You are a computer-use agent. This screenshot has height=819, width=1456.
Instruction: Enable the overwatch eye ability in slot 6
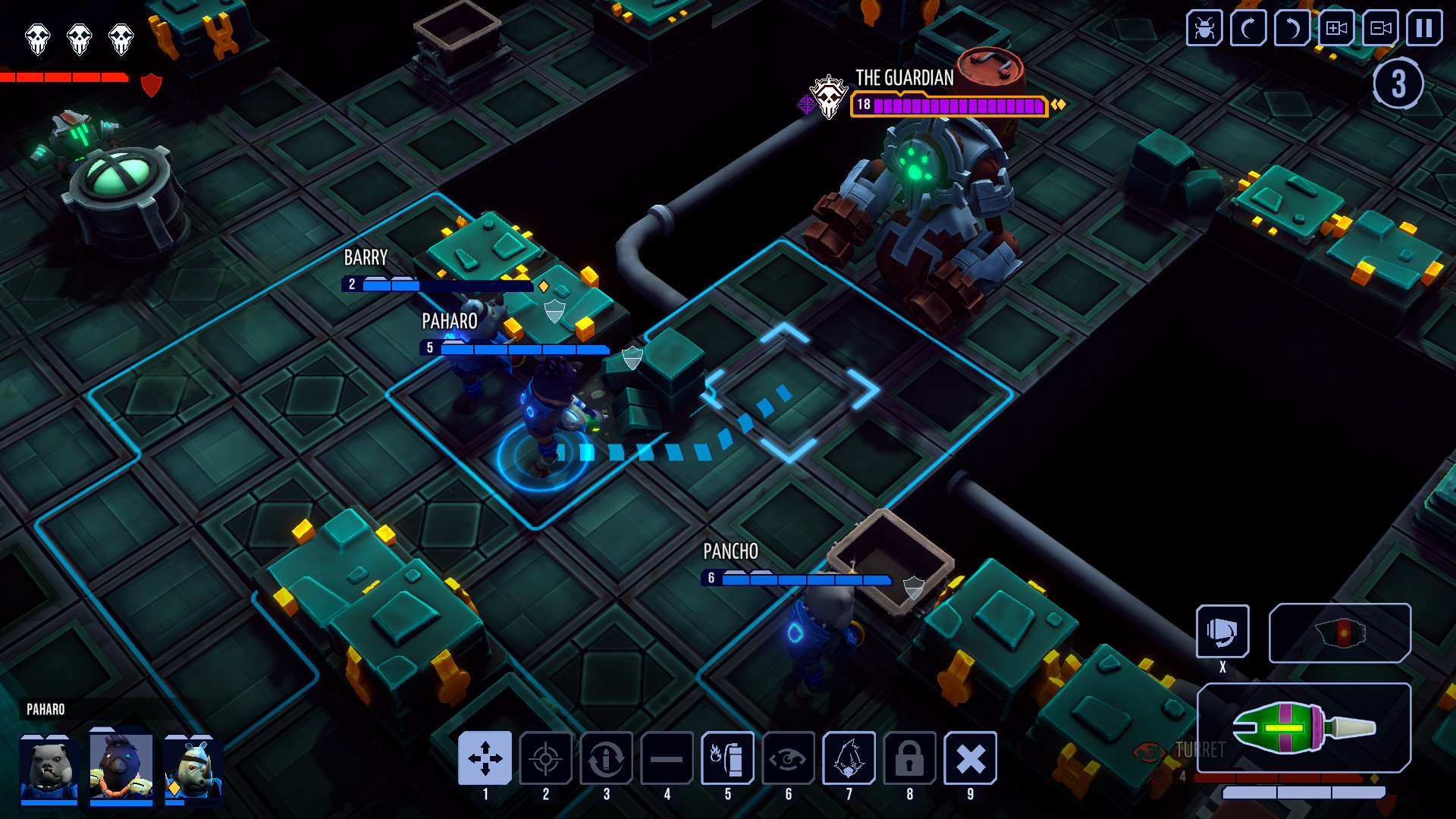coord(789,758)
